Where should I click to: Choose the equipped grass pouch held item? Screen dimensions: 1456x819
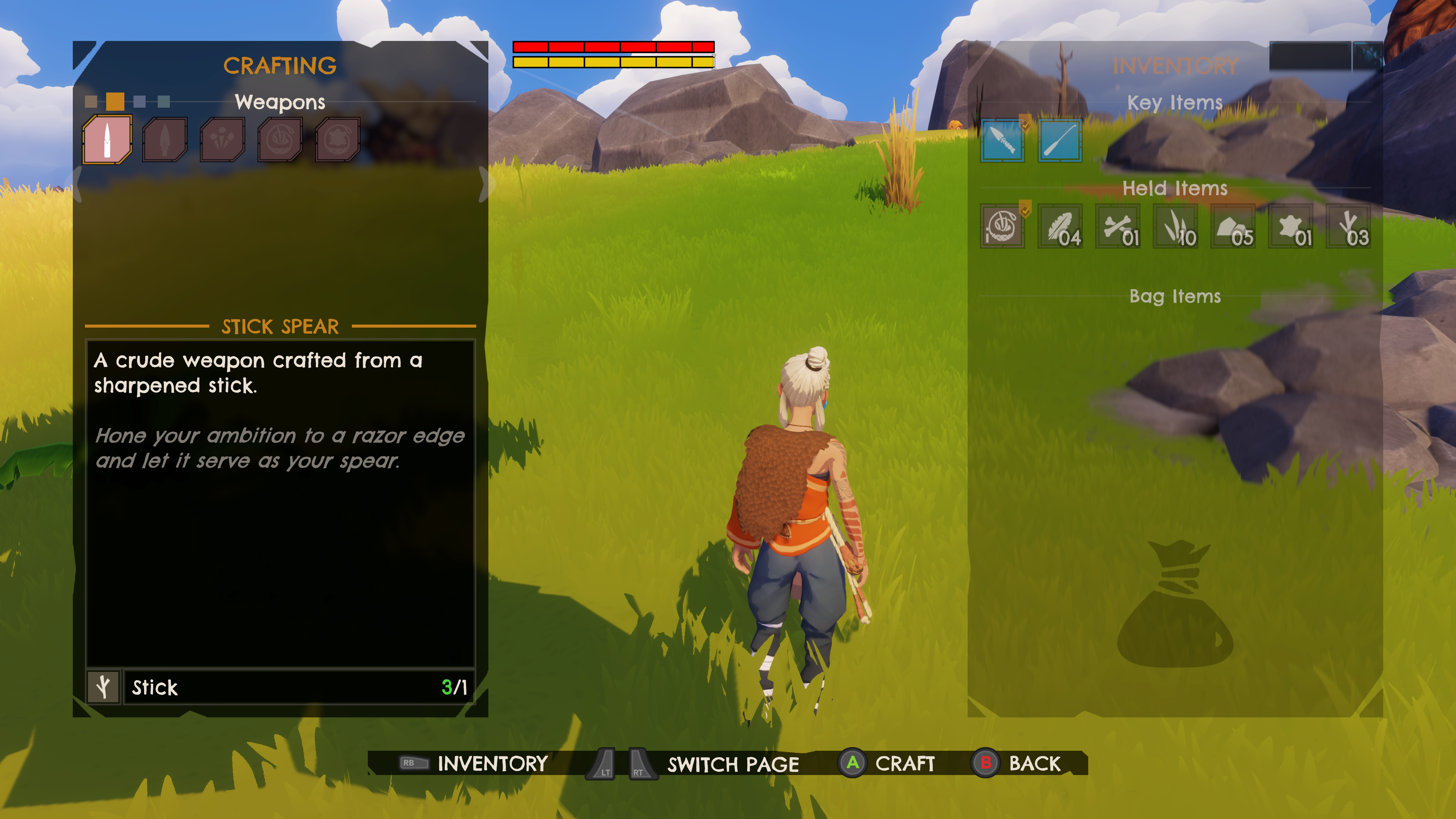(1002, 226)
